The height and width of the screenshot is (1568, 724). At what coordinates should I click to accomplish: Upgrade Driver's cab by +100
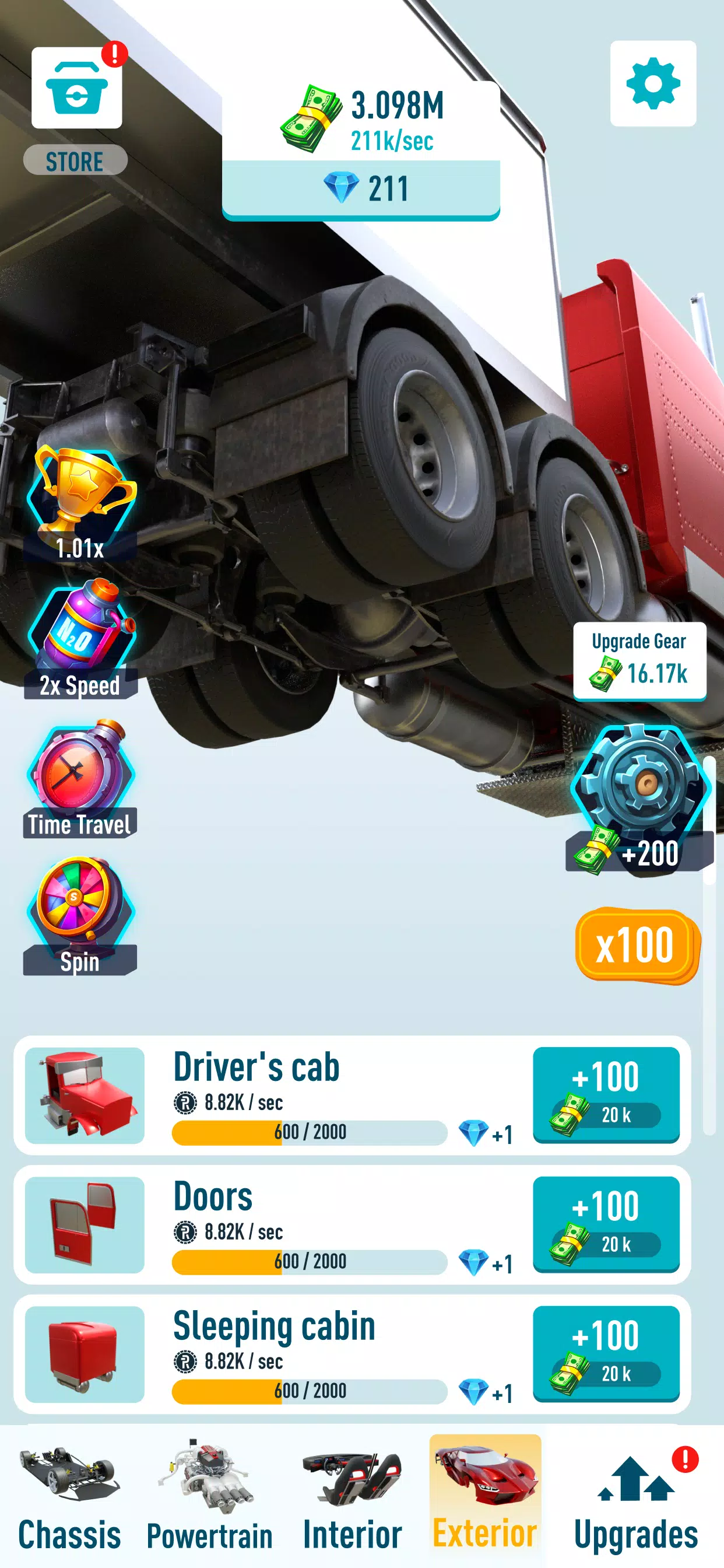[606, 1094]
